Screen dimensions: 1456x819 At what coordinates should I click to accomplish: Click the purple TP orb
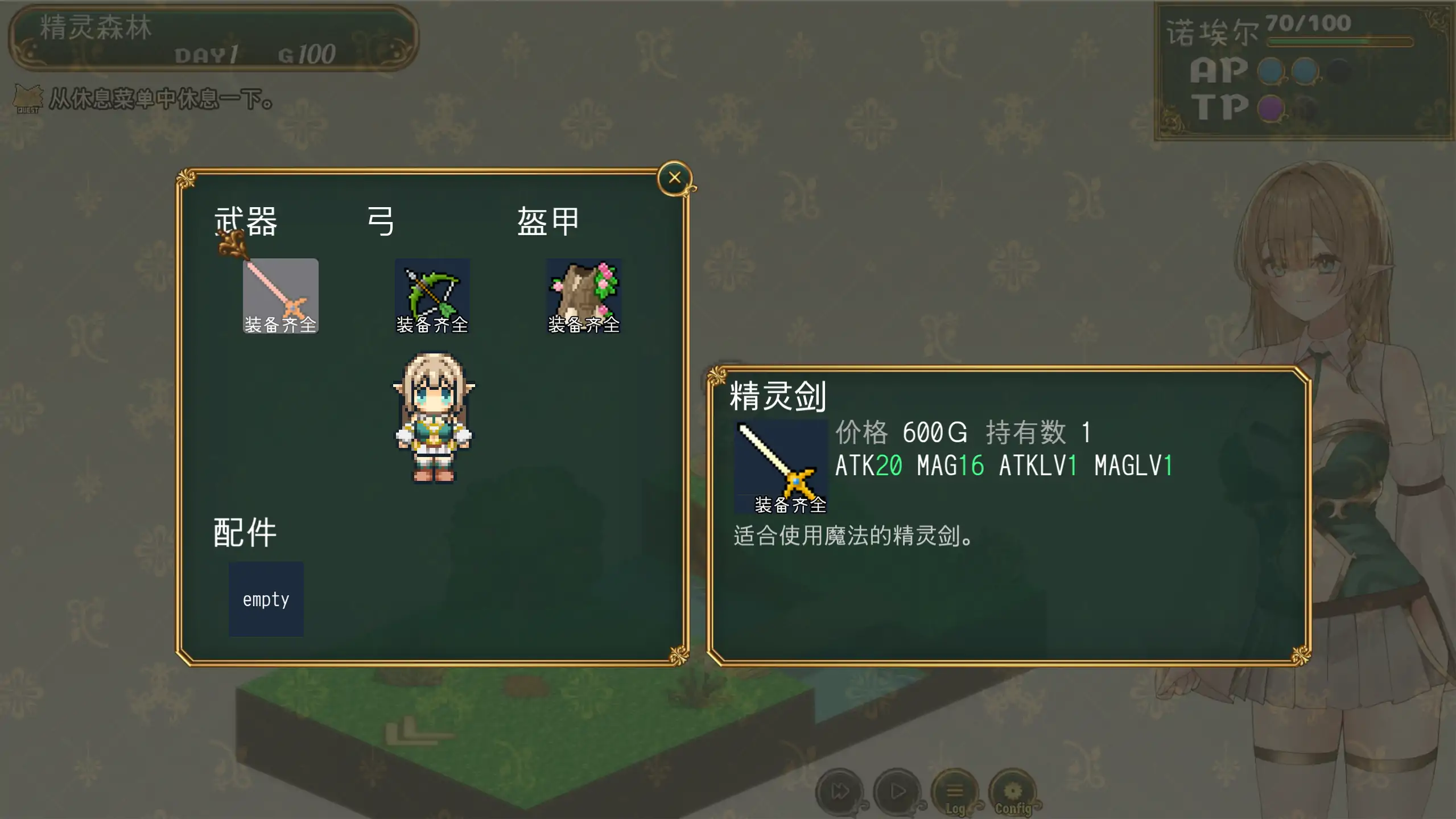tap(1272, 107)
